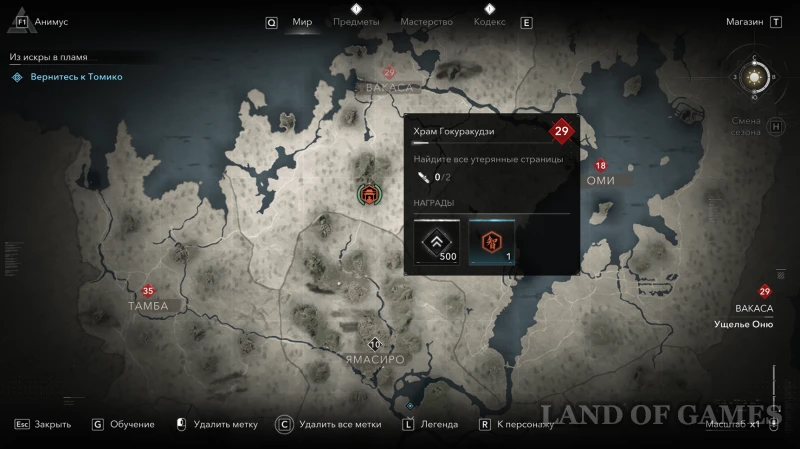Click the orange knowledge point reward icon
Viewport: 800px width, 449px height.
pos(491,243)
